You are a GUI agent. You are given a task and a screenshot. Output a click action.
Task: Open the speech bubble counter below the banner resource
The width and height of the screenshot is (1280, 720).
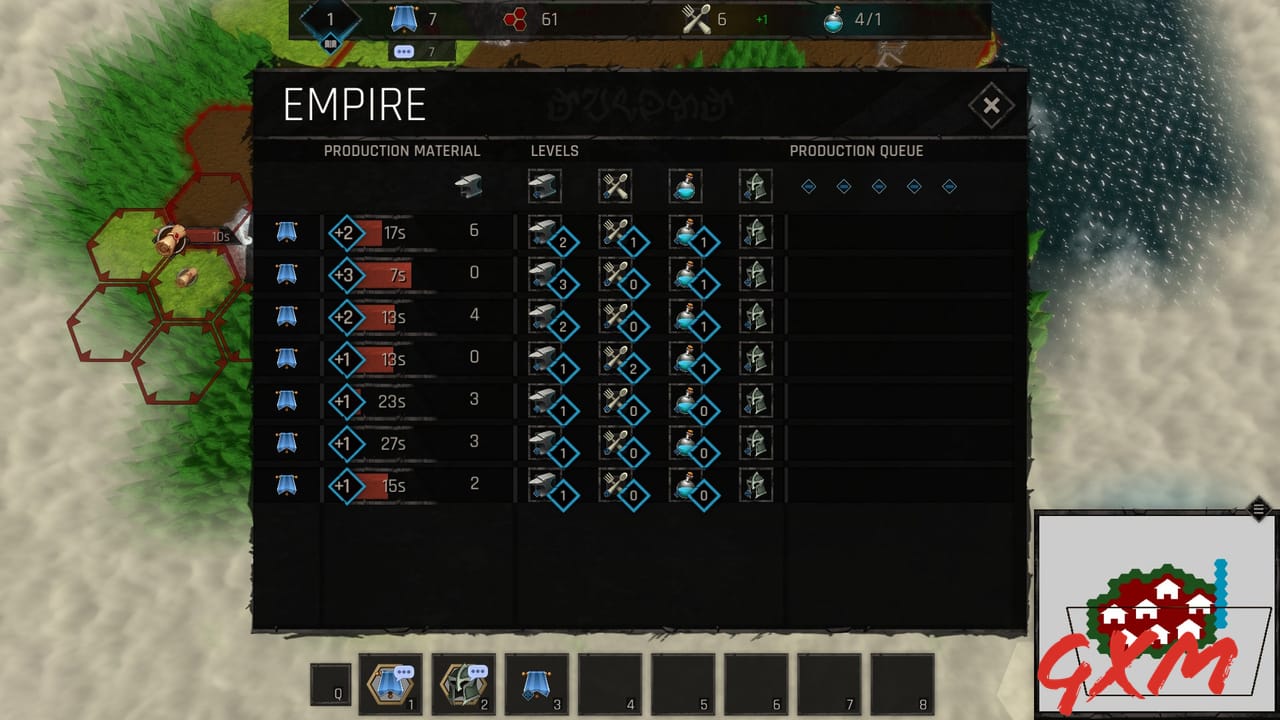click(x=403, y=50)
